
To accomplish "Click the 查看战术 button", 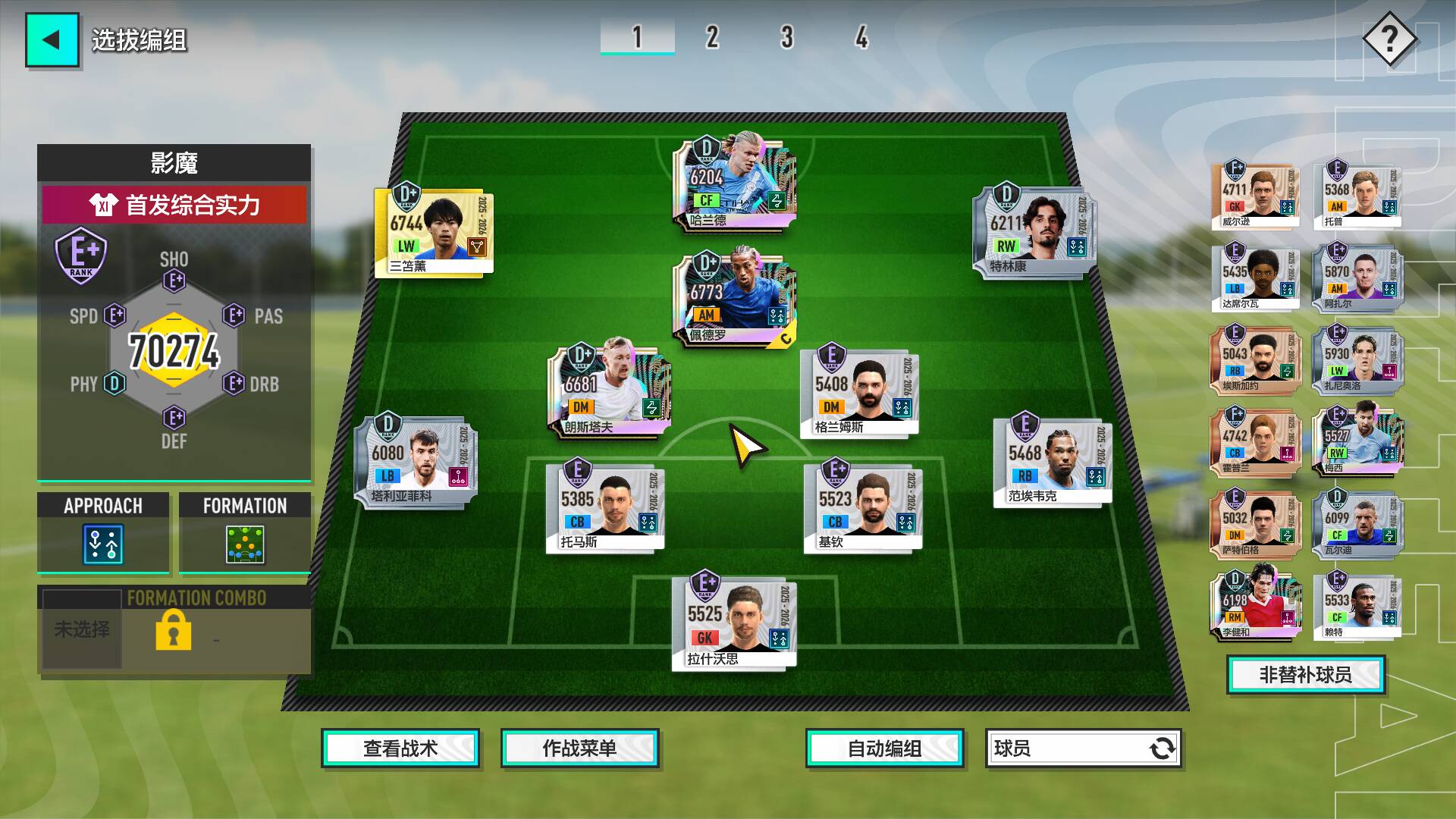I will pos(400,748).
